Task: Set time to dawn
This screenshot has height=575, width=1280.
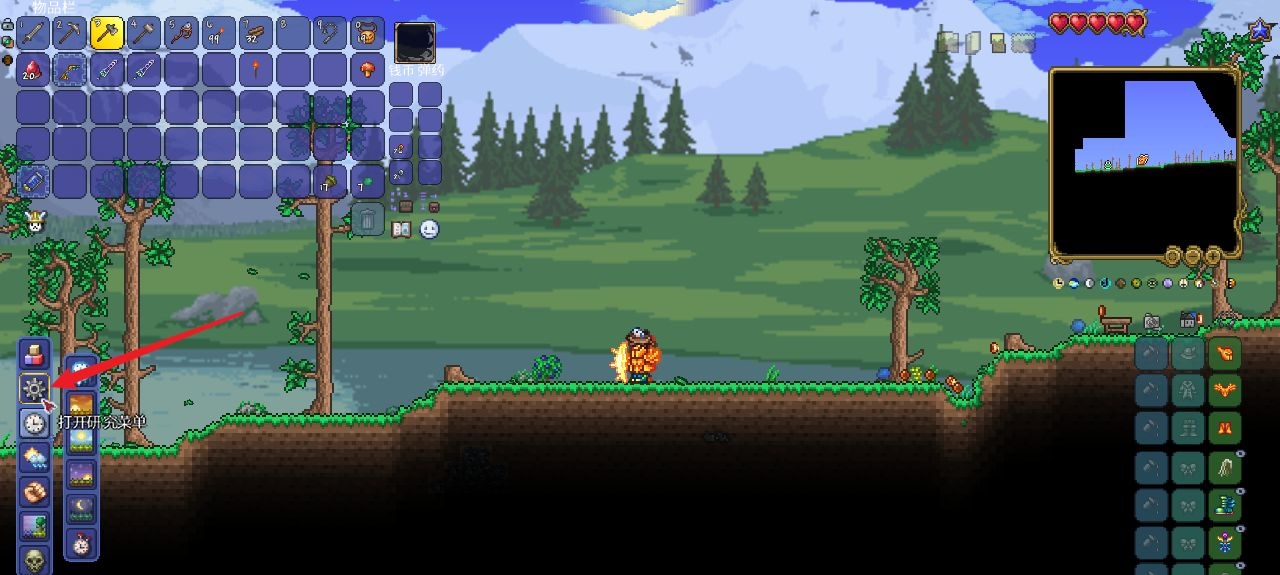Action: pyautogui.click(x=81, y=405)
